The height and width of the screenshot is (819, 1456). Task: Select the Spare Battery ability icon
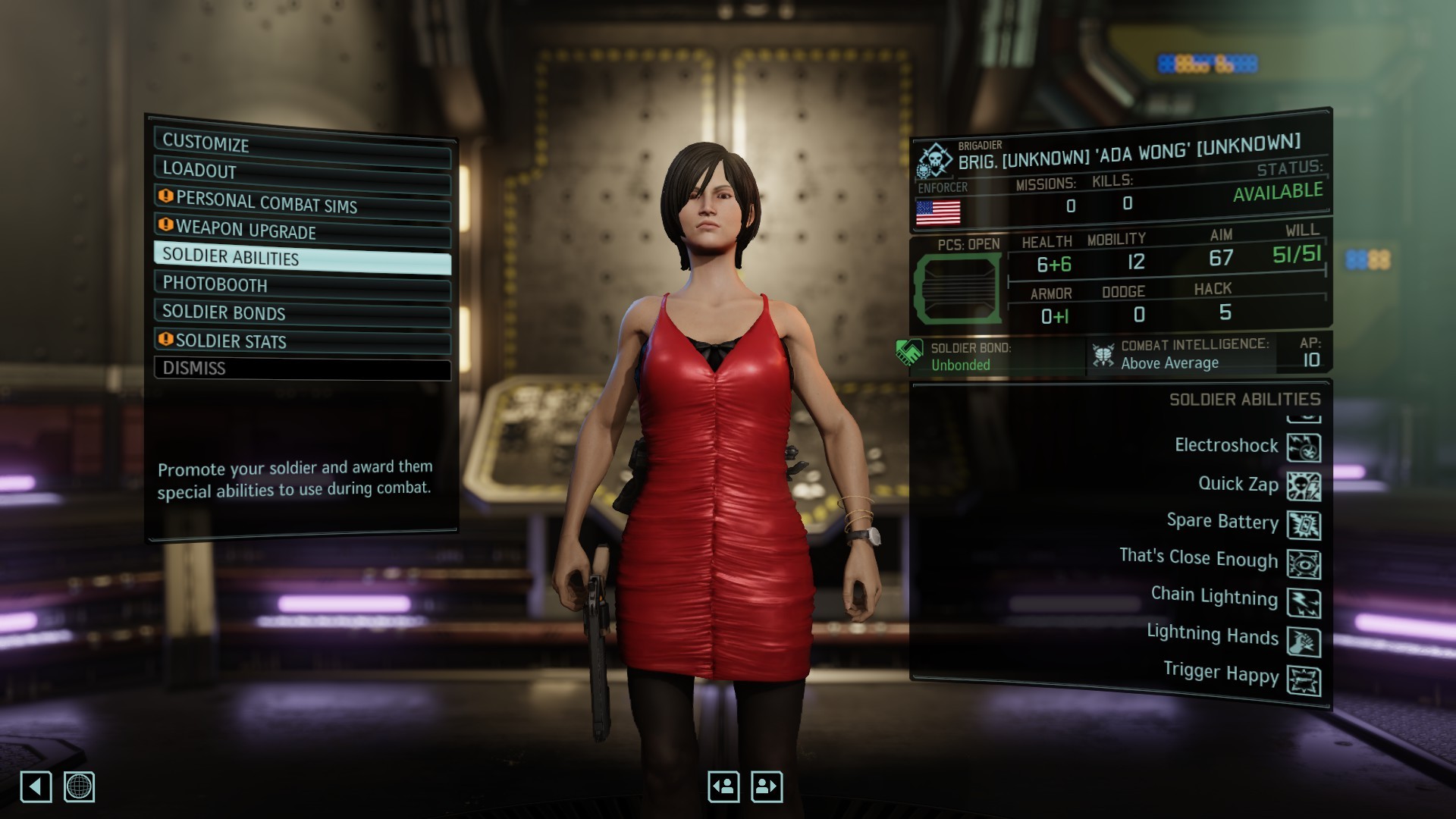pos(1304,525)
